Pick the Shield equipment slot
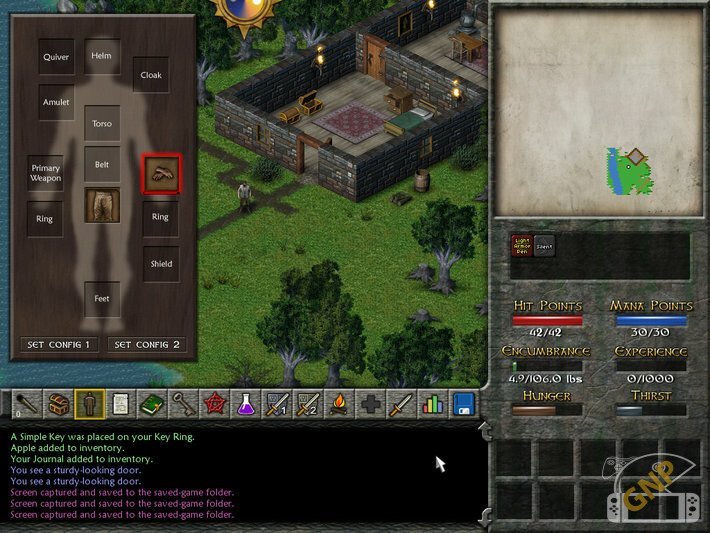710x533 pixels. 161,264
